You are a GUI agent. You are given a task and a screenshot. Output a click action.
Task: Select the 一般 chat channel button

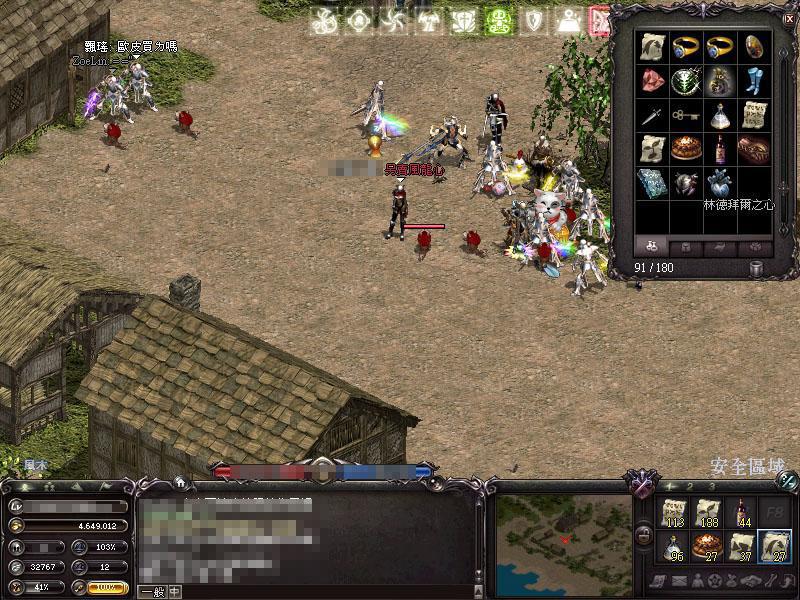point(152,591)
